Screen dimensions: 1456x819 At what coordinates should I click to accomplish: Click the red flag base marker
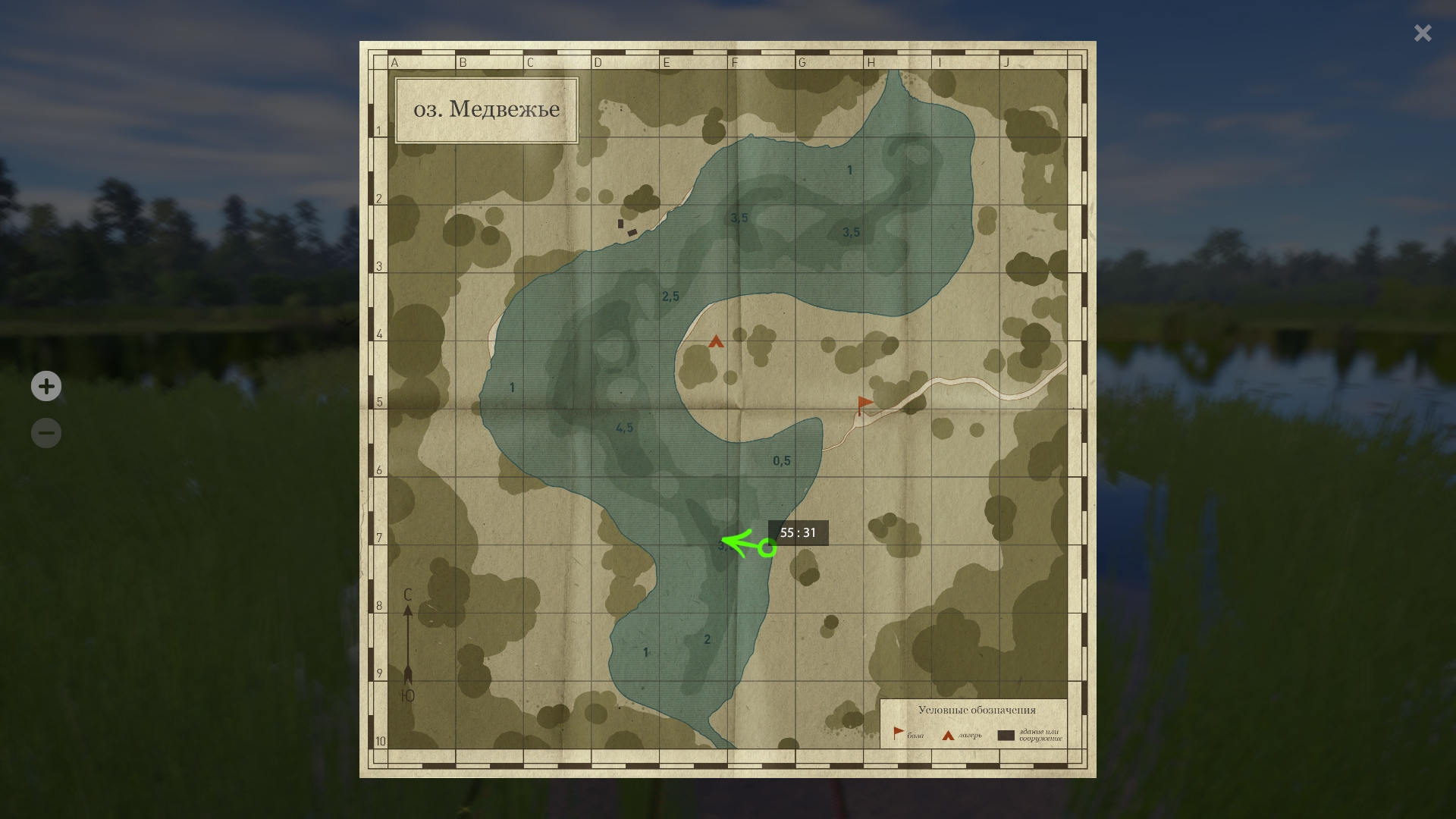(x=864, y=404)
